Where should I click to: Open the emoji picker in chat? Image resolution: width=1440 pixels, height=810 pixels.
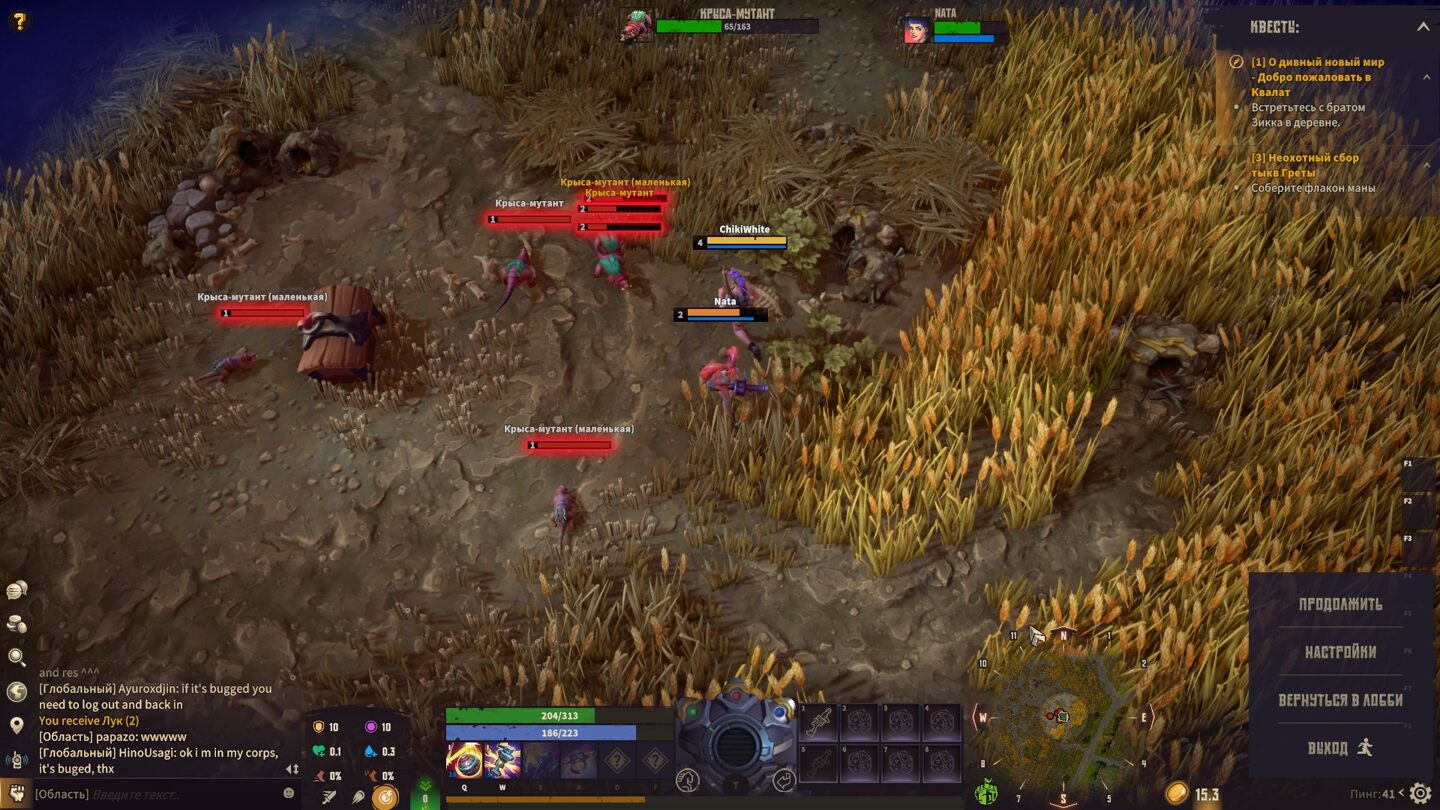pyautogui.click(x=289, y=793)
